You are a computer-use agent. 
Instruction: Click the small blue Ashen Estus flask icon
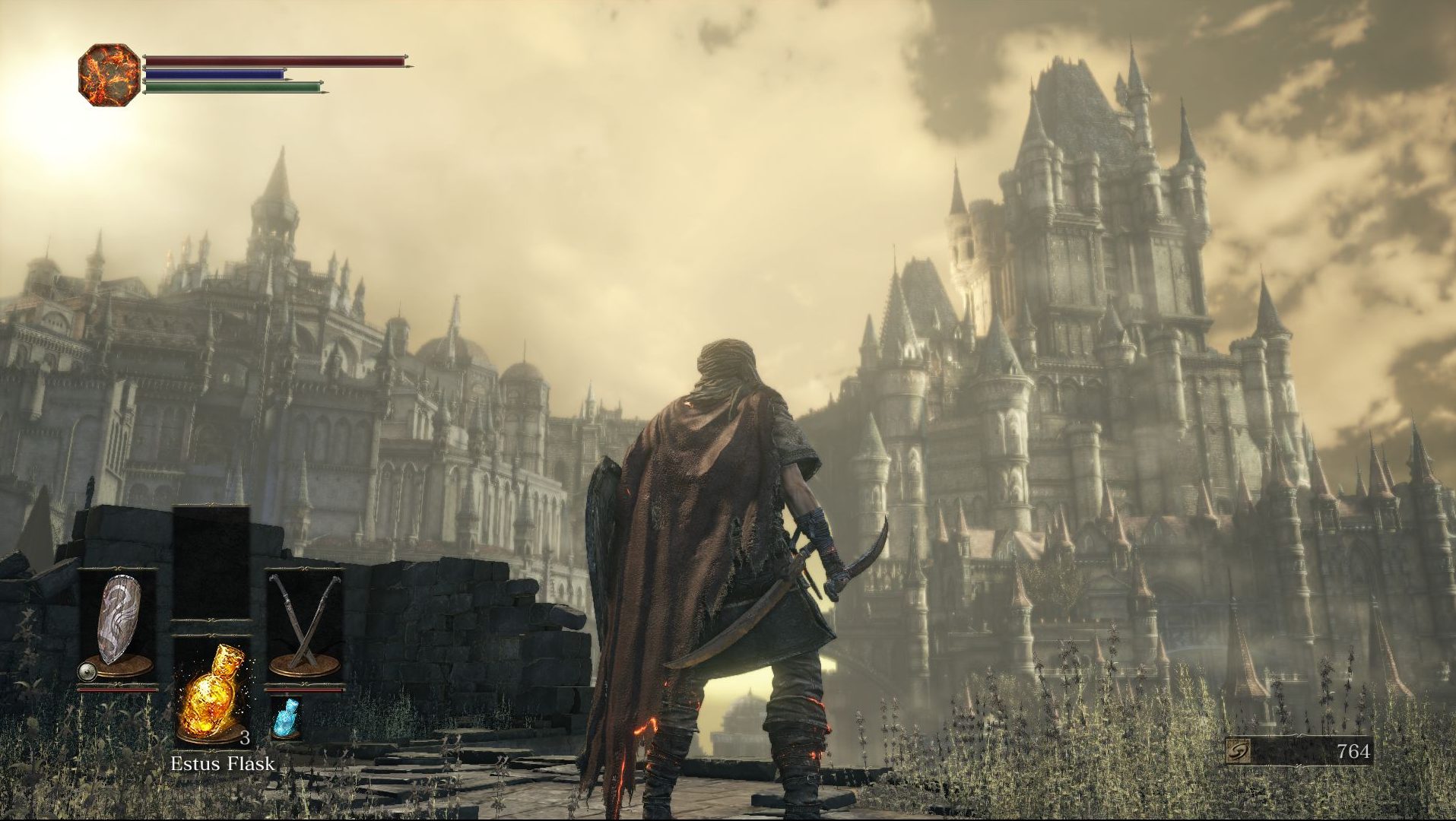(287, 718)
